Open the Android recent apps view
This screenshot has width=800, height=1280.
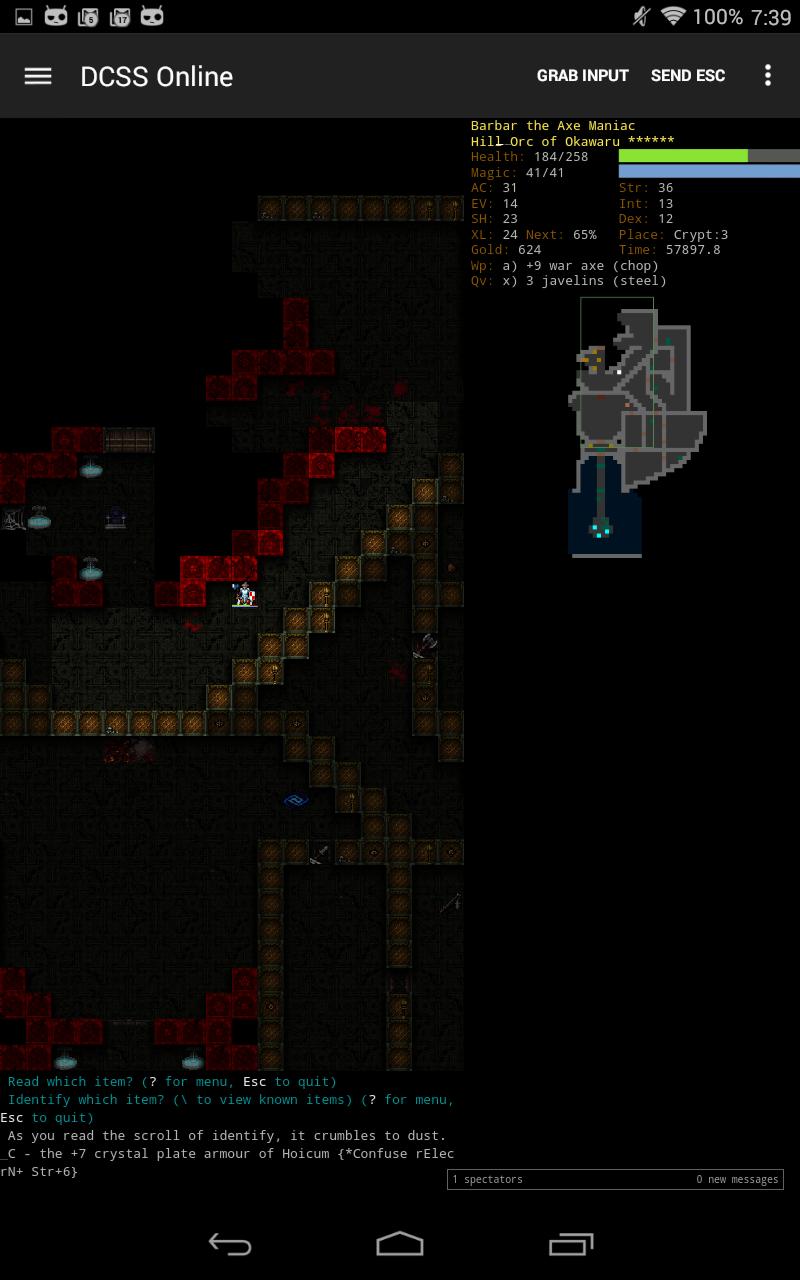point(571,1244)
